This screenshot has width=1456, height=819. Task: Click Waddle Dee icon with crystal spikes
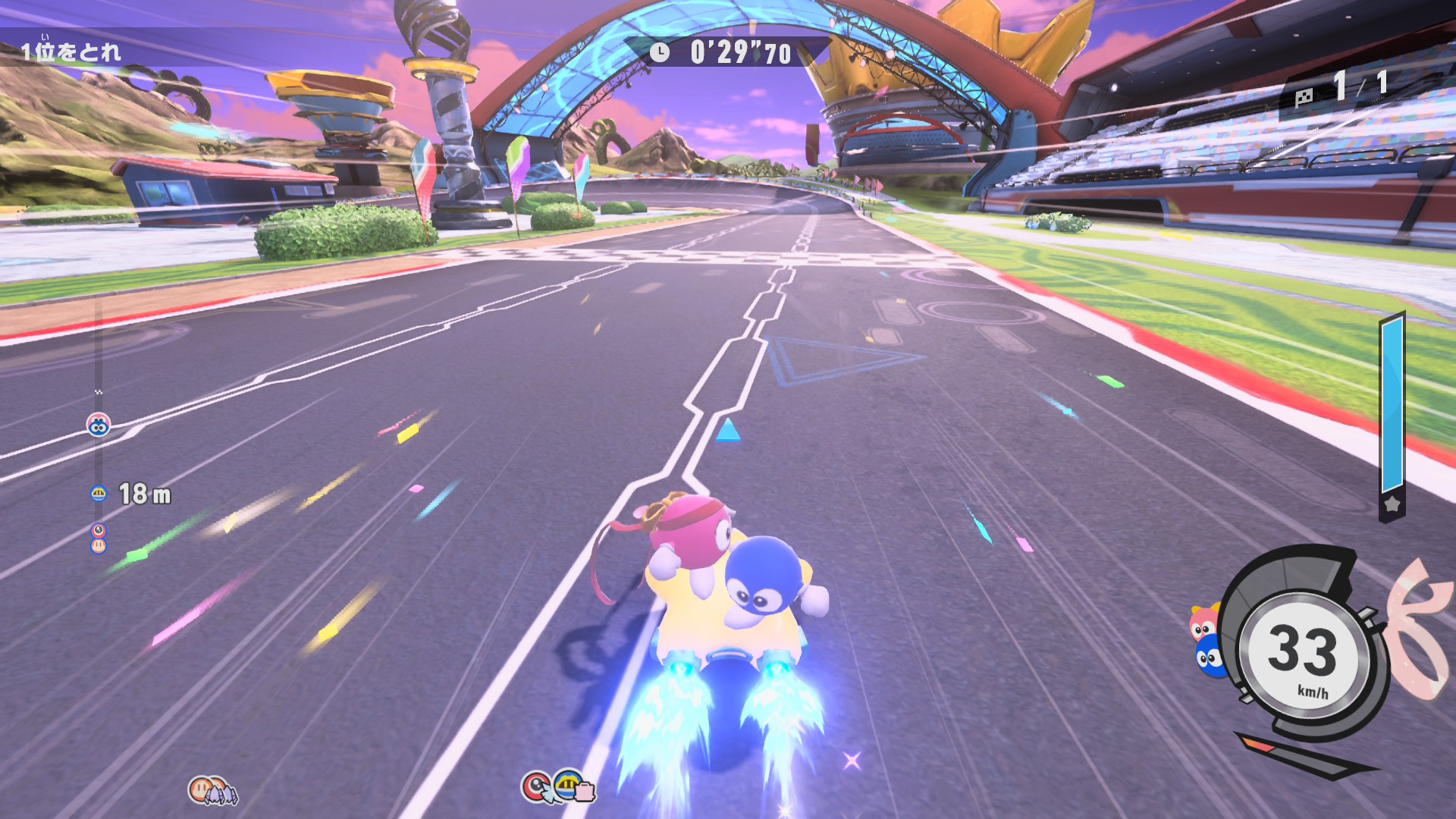[212, 790]
